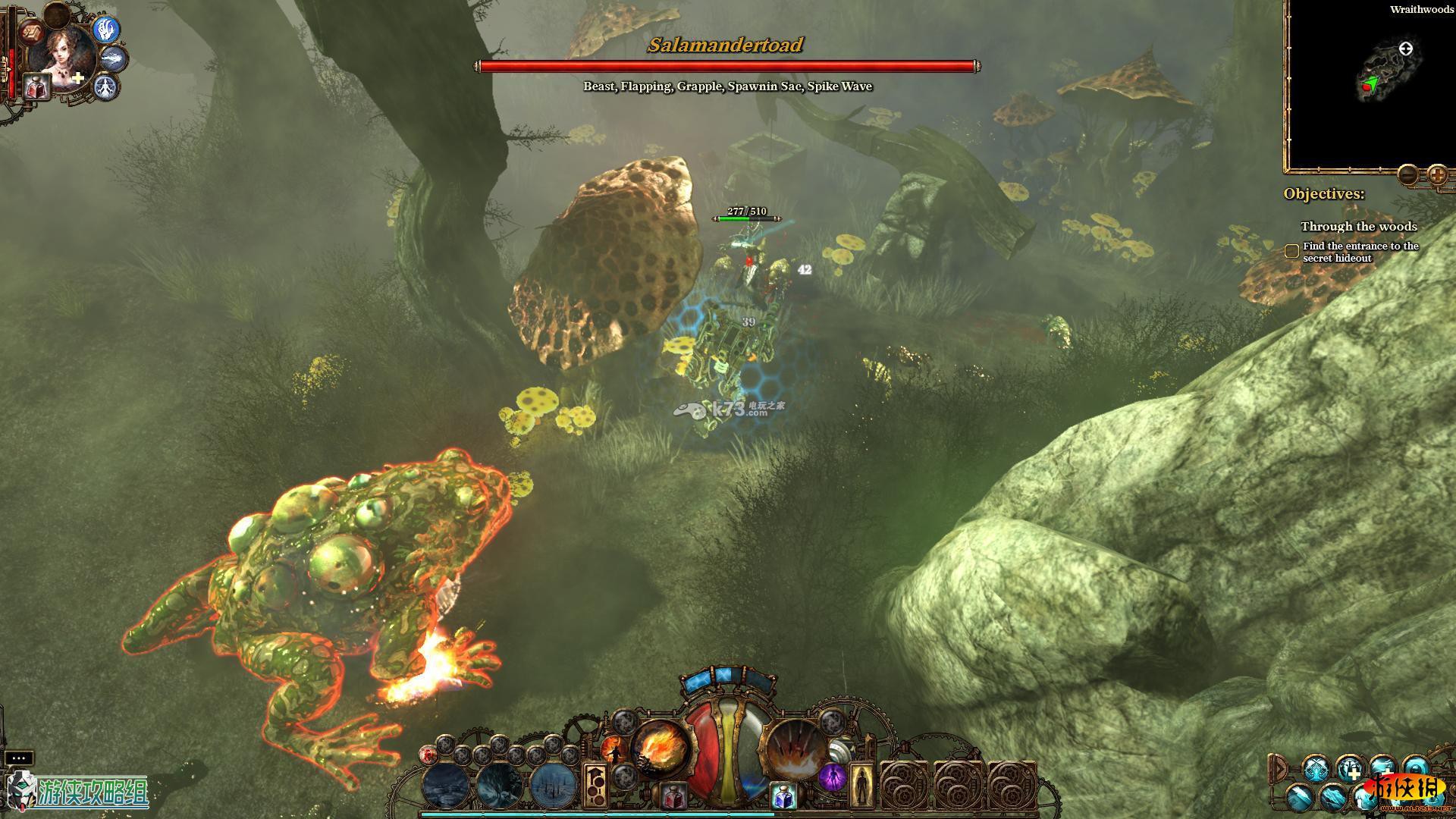
Task: Open the skill tree arrow button
Action: [x=595, y=785]
